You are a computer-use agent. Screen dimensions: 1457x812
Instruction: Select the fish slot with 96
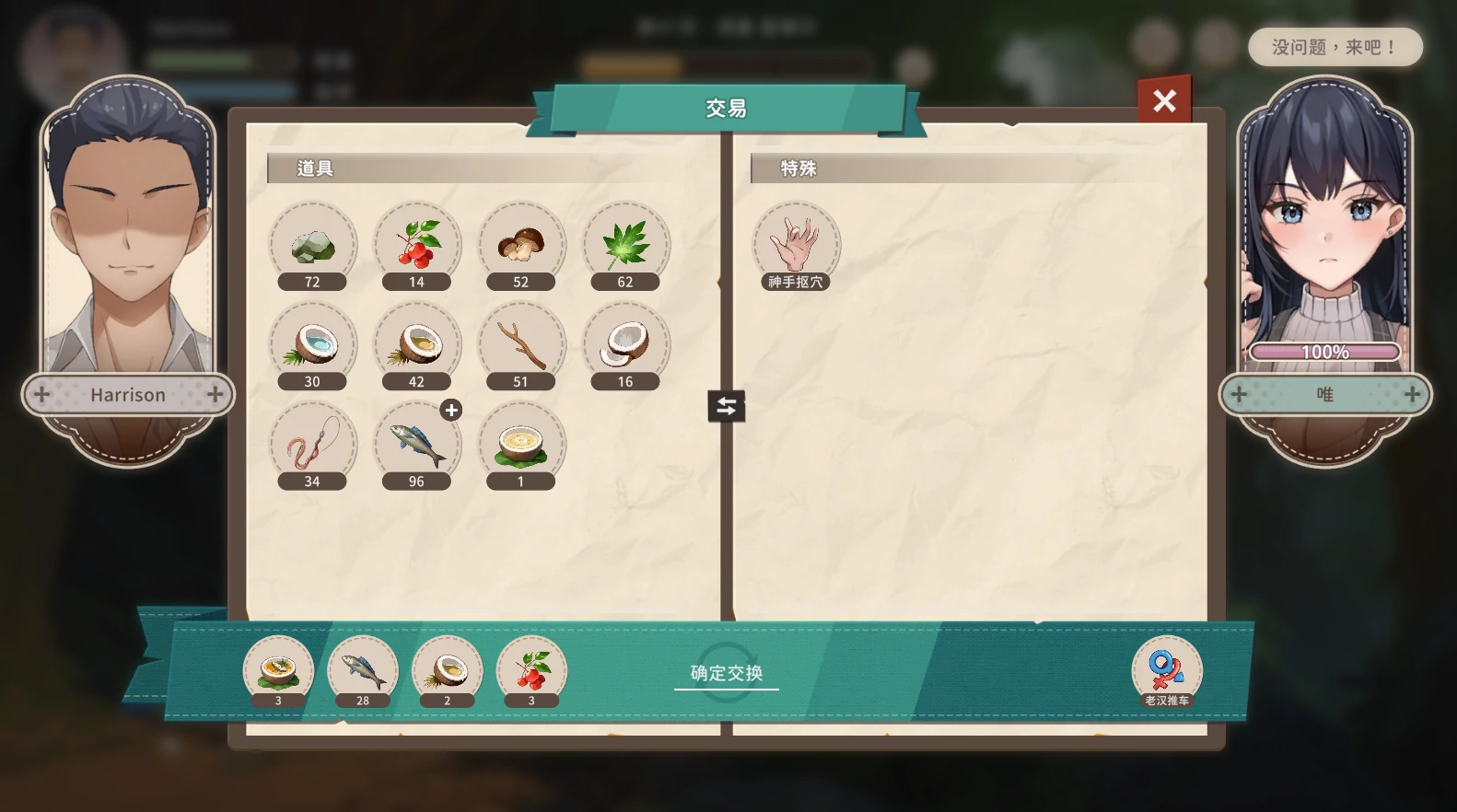(416, 444)
